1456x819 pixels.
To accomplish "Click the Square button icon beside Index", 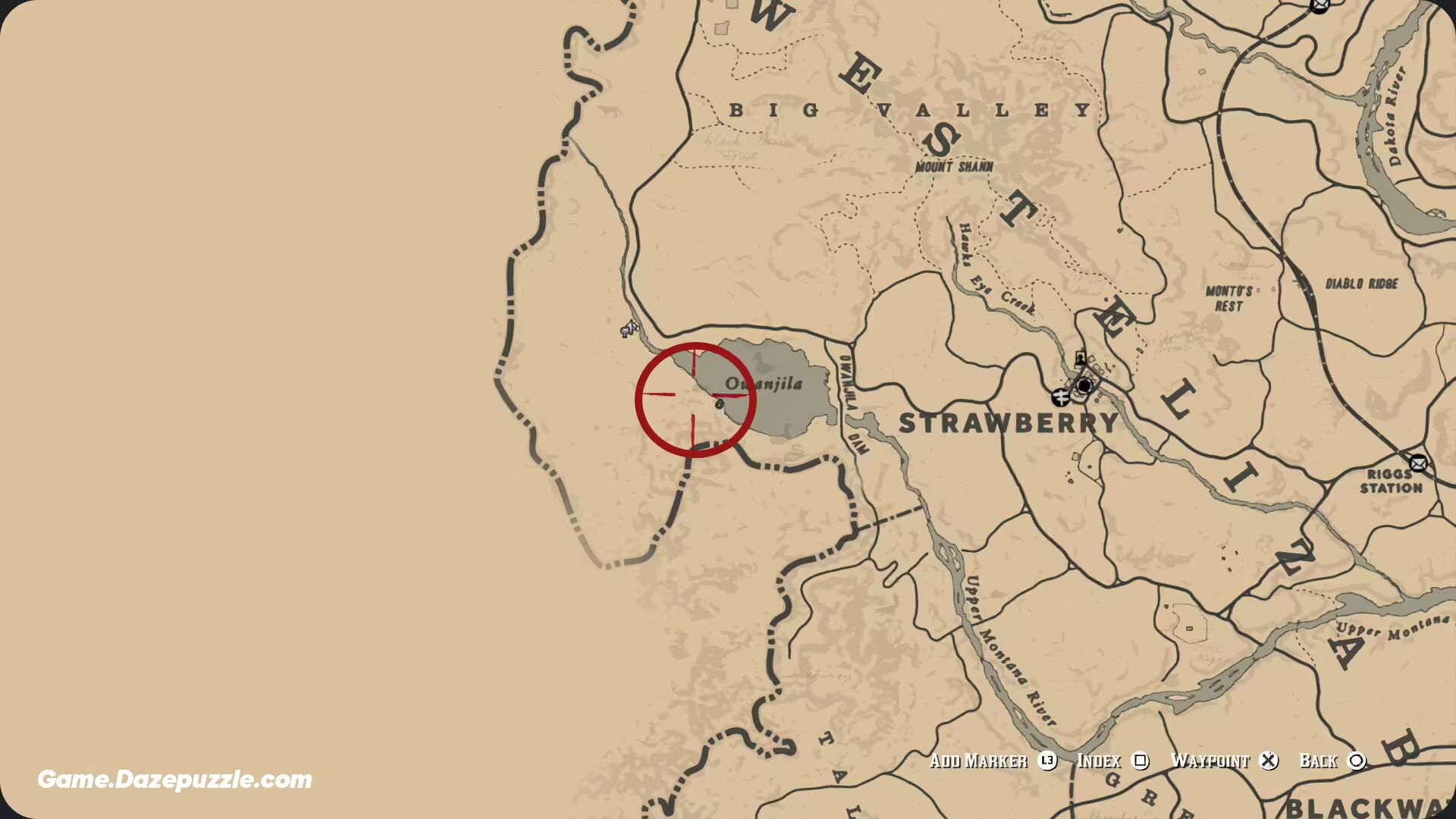I will click(x=1144, y=761).
